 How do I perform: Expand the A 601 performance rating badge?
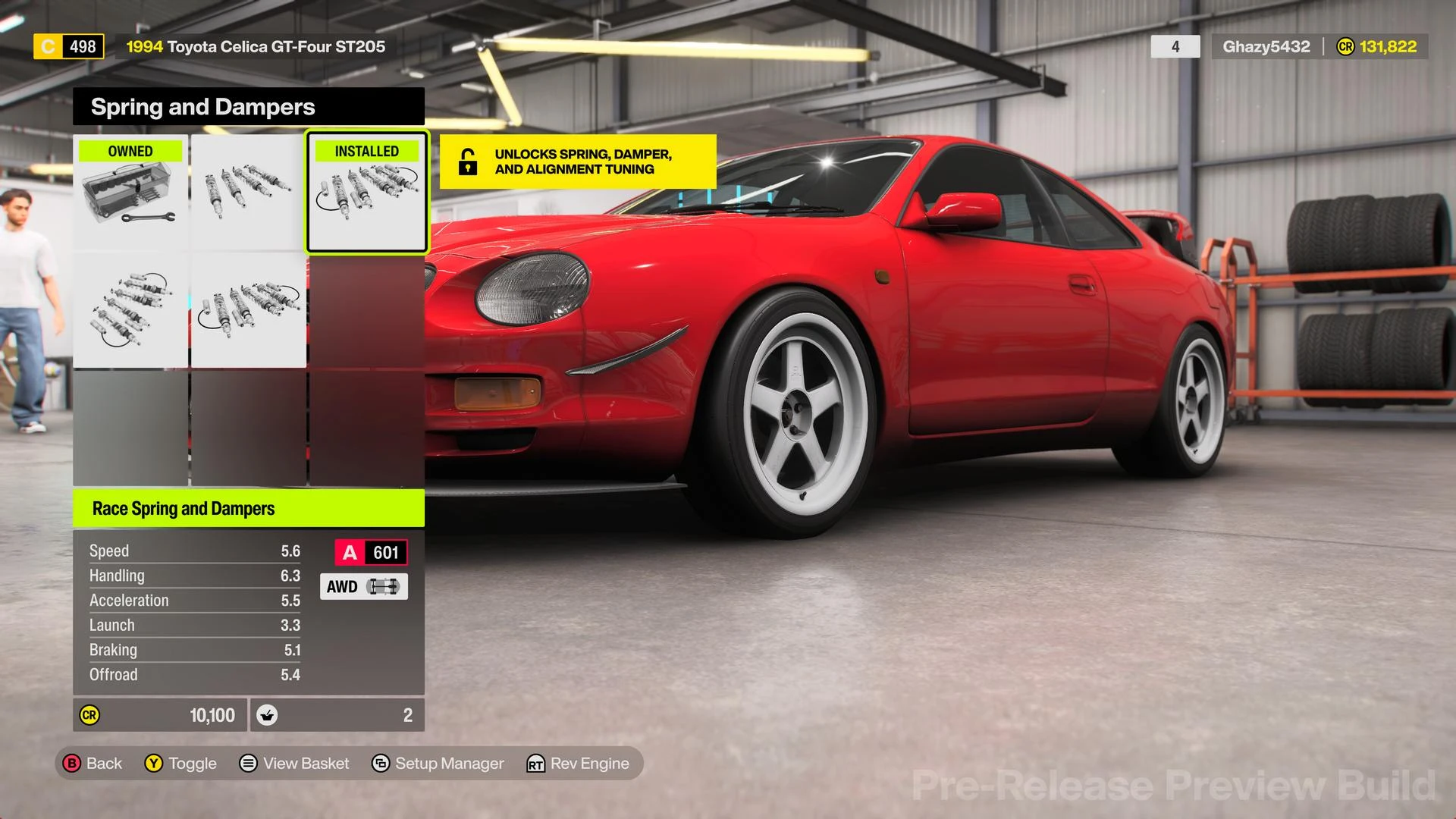(370, 552)
